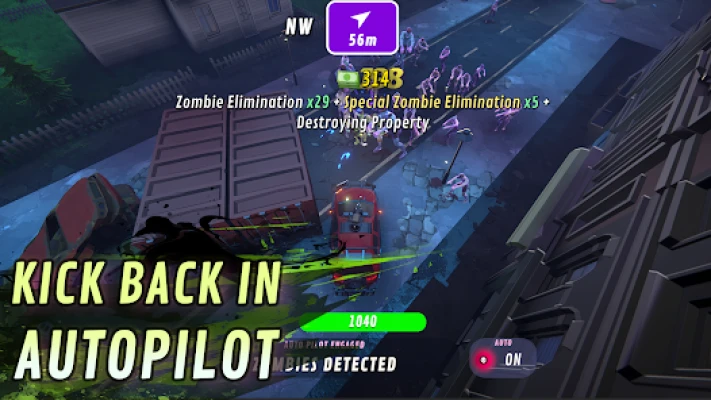Toggle the Auto pilot ON switch
711x400 pixels.
point(502,358)
